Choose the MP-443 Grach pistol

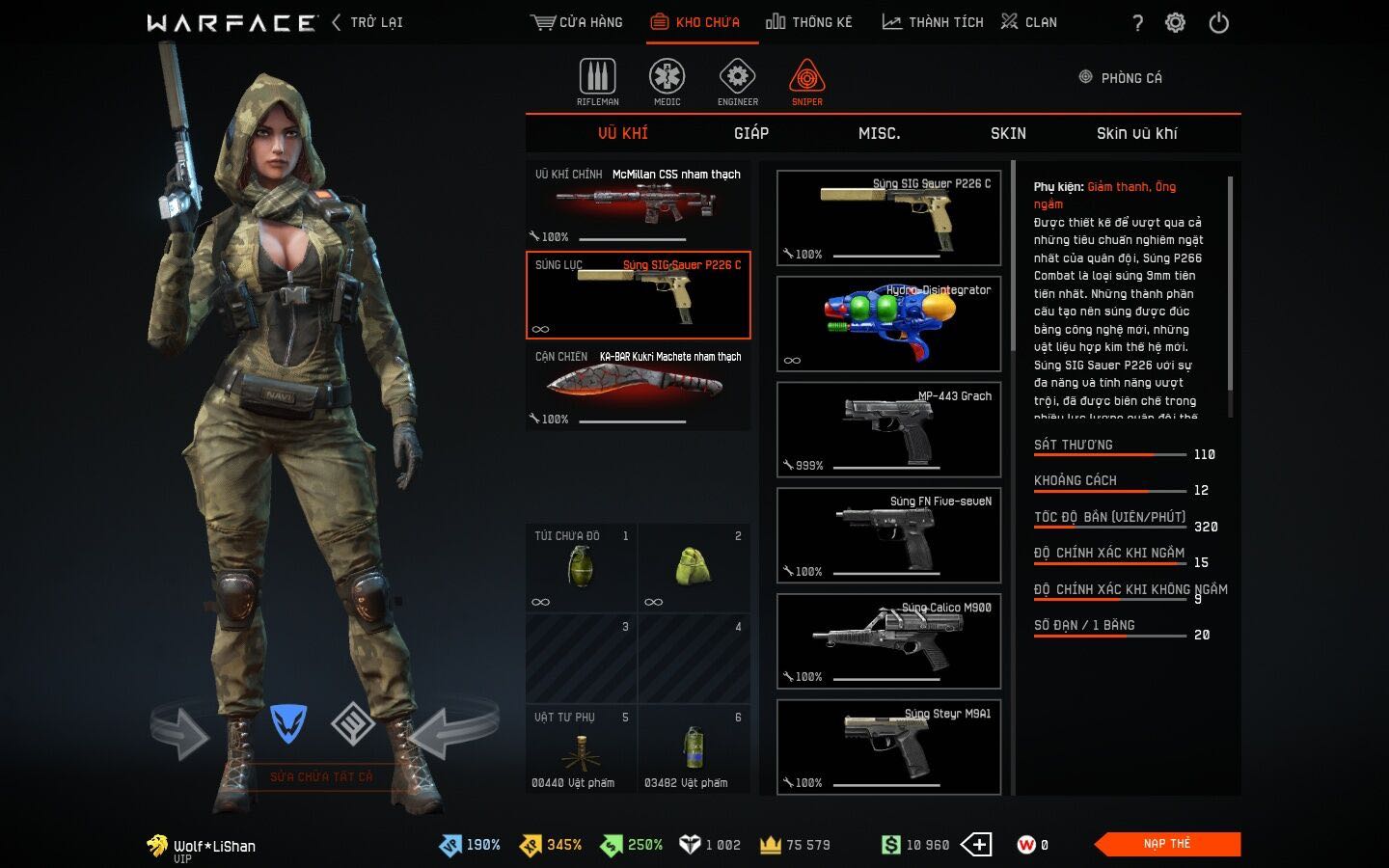click(x=888, y=430)
